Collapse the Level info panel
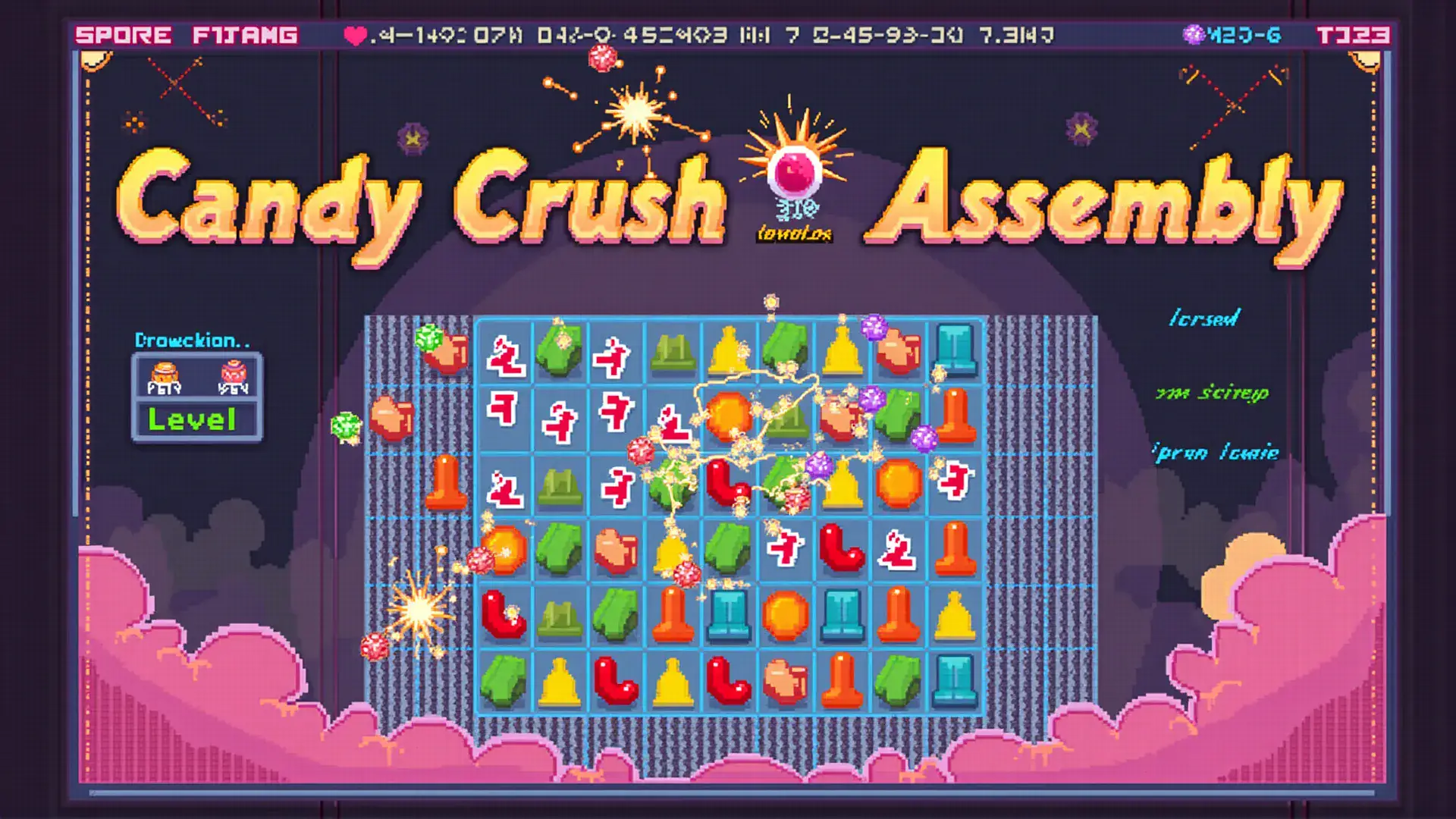Image resolution: width=1456 pixels, height=819 pixels. click(x=193, y=419)
